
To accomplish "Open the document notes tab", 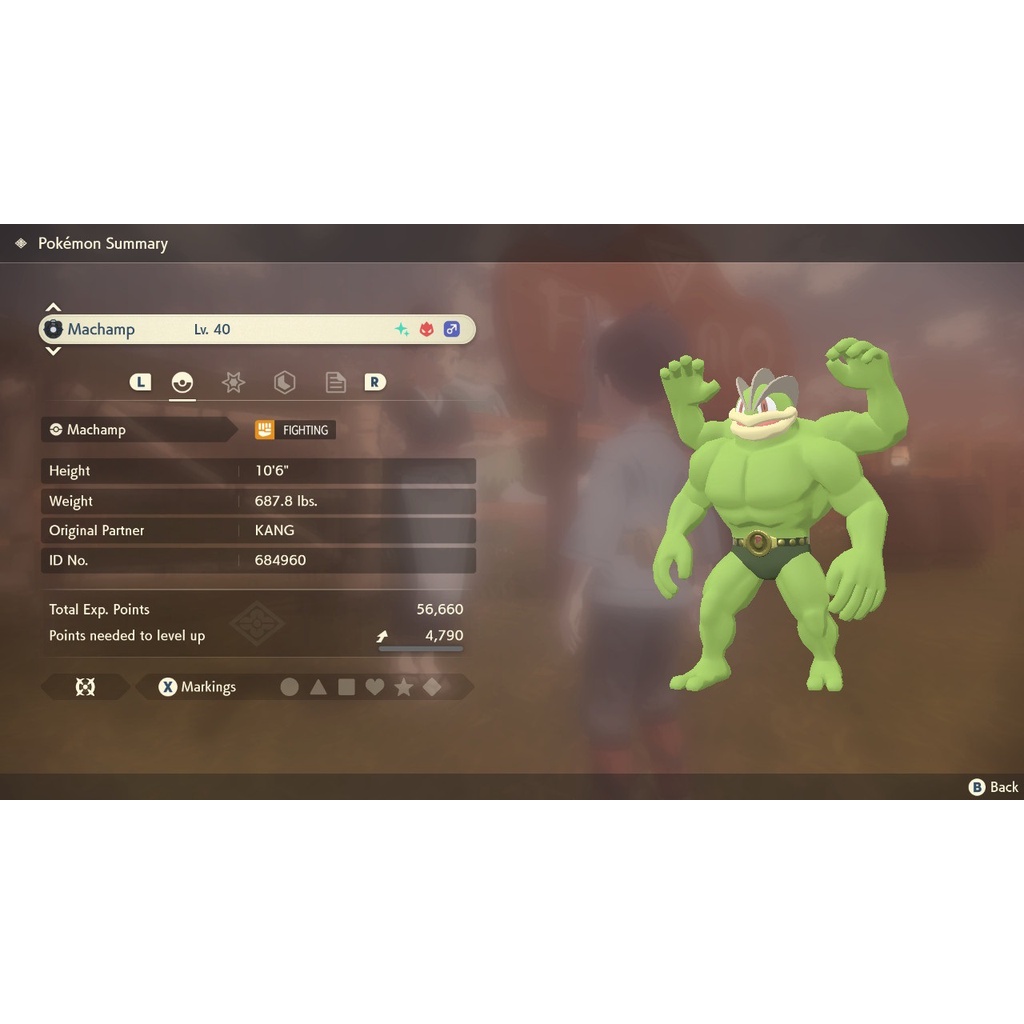I will (x=336, y=382).
